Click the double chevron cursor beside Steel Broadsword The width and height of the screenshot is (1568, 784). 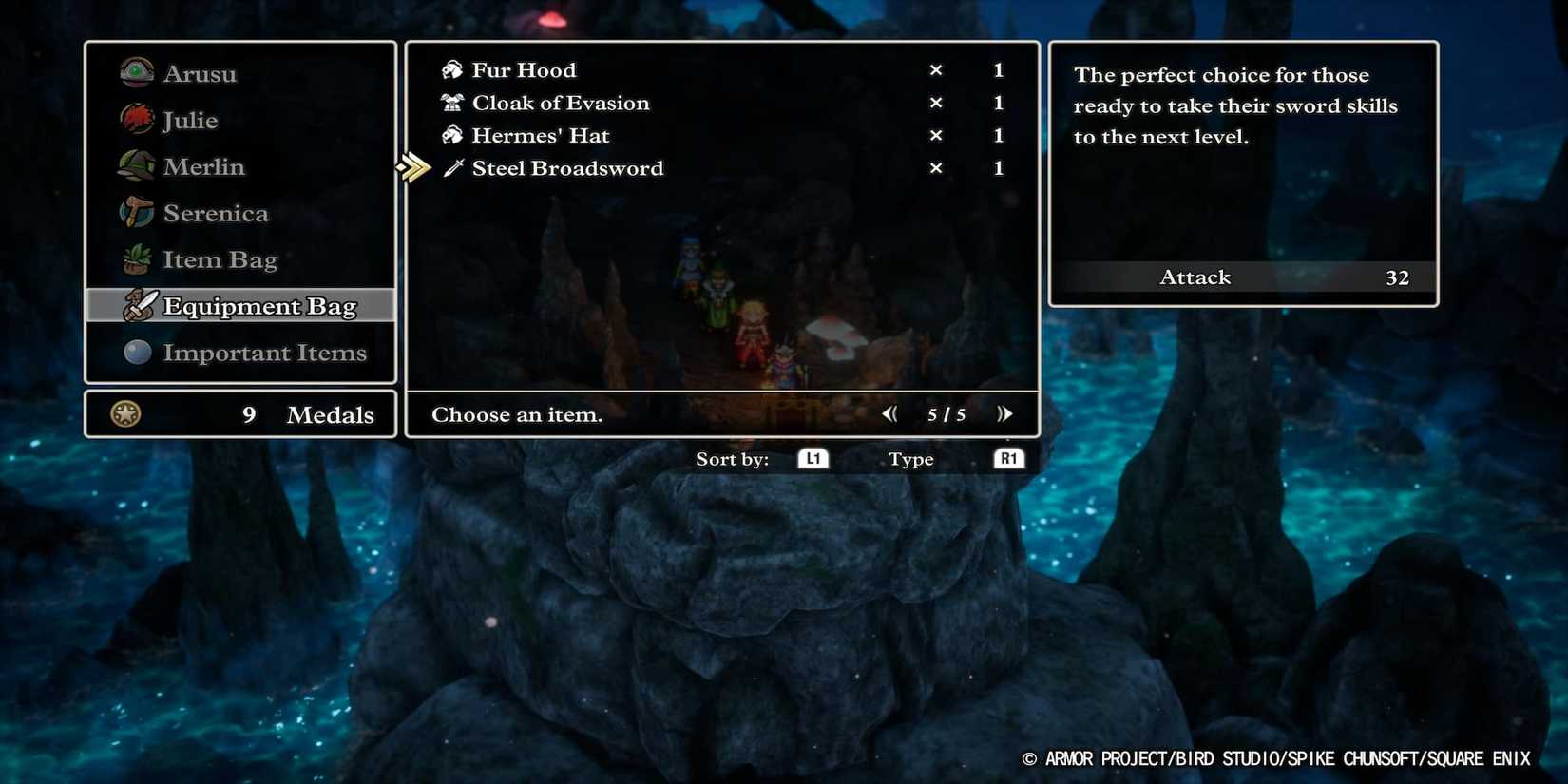pos(413,167)
